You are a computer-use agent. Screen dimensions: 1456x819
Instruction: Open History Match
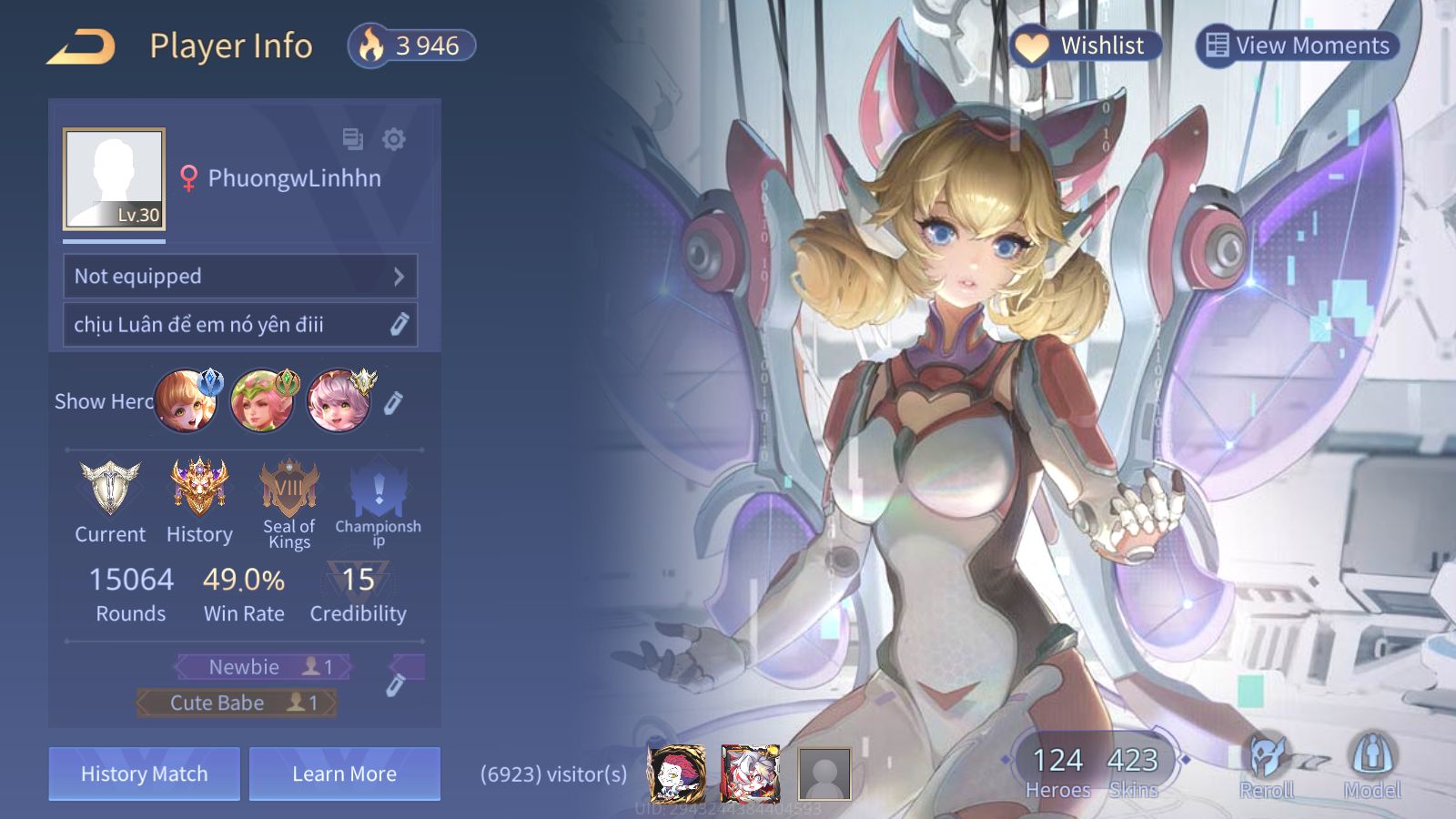[145, 773]
